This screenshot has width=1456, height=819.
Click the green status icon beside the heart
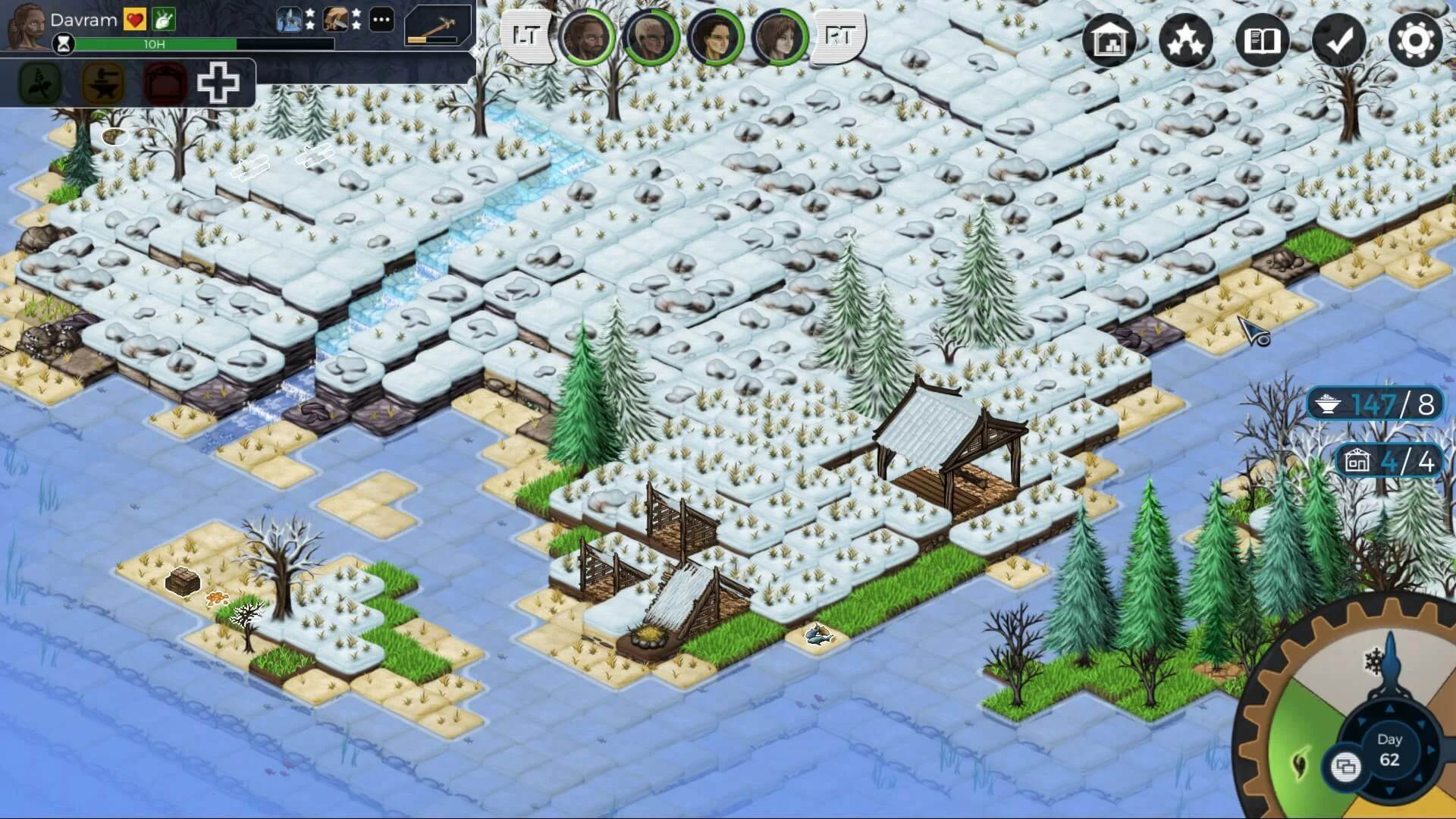pyautogui.click(x=164, y=20)
